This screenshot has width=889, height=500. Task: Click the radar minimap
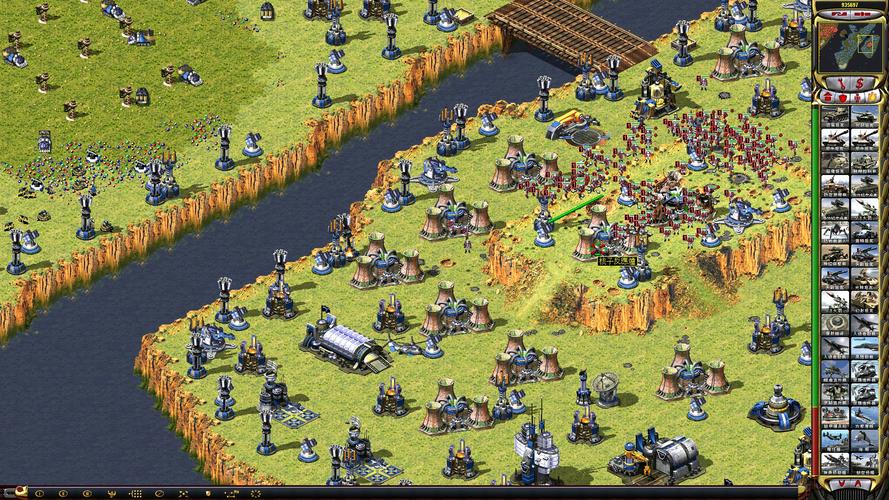(x=851, y=43)
